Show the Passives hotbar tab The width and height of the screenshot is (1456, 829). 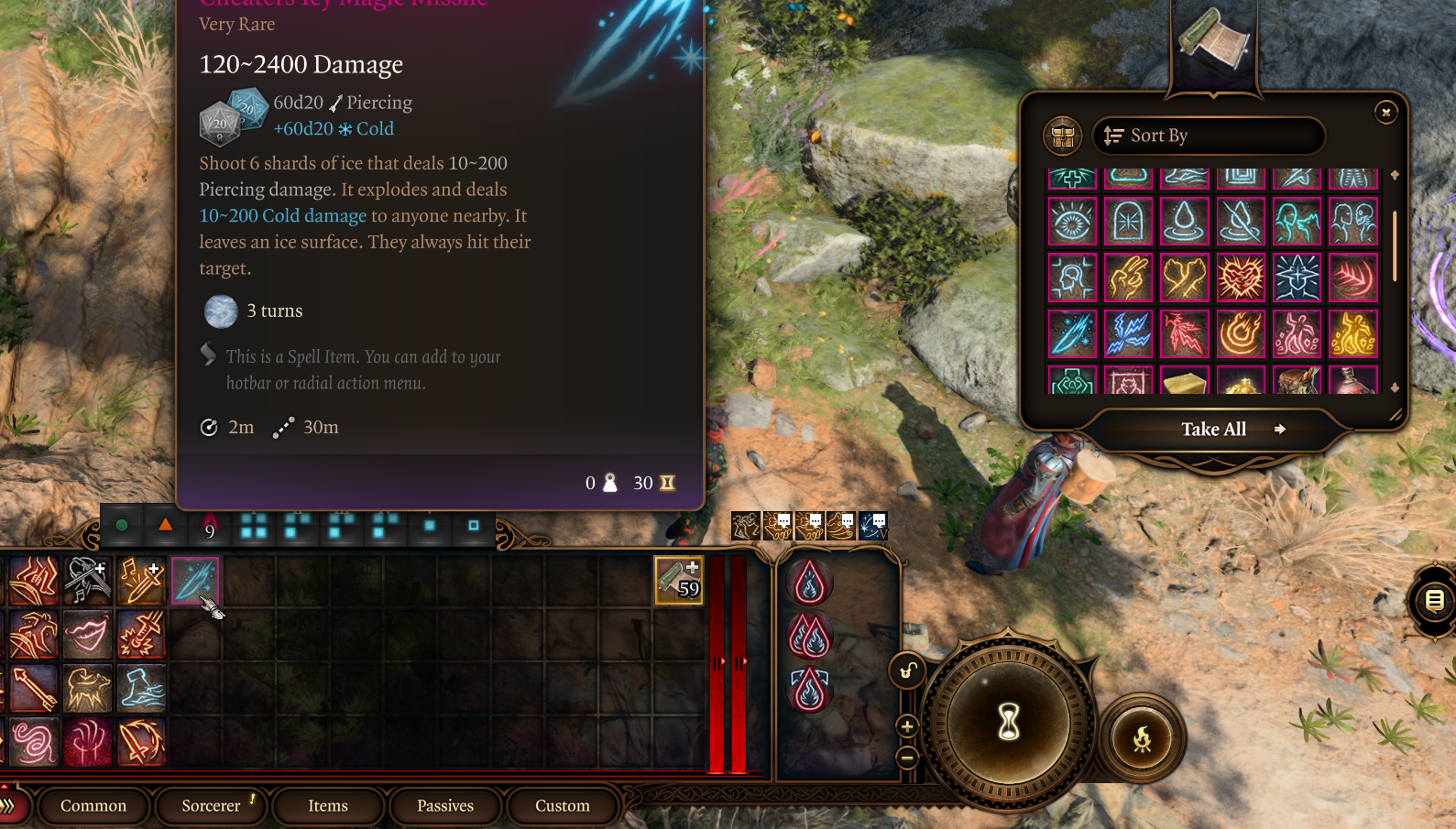coord(445,805)
